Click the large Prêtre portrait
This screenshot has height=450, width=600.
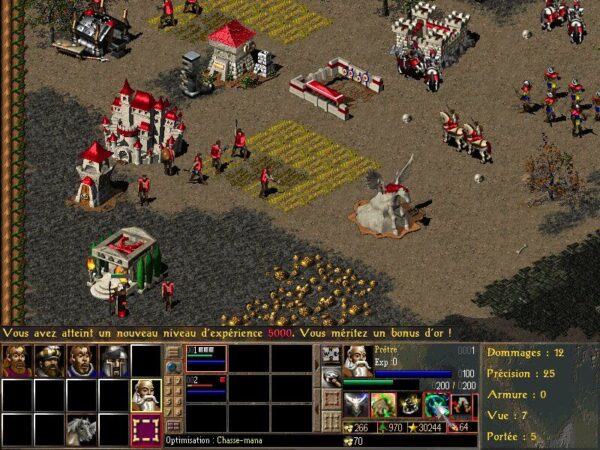click(x=357, y=360)
